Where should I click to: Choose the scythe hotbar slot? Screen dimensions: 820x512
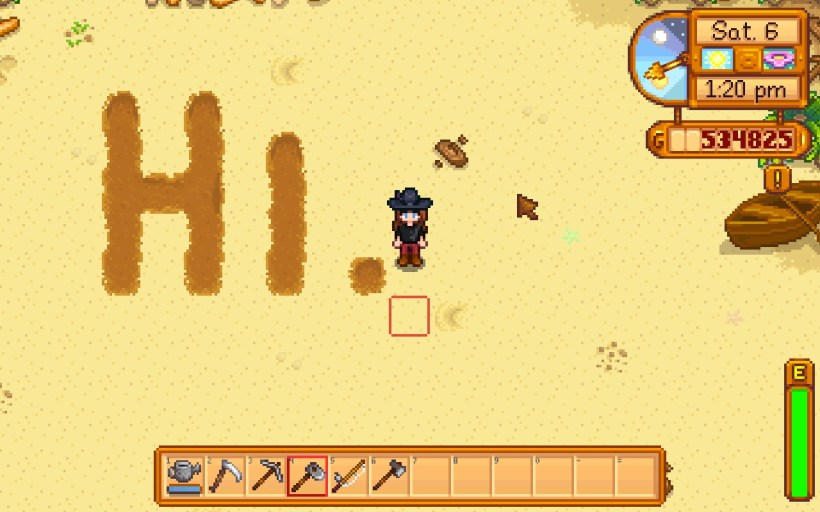click(x=226, y=475)
